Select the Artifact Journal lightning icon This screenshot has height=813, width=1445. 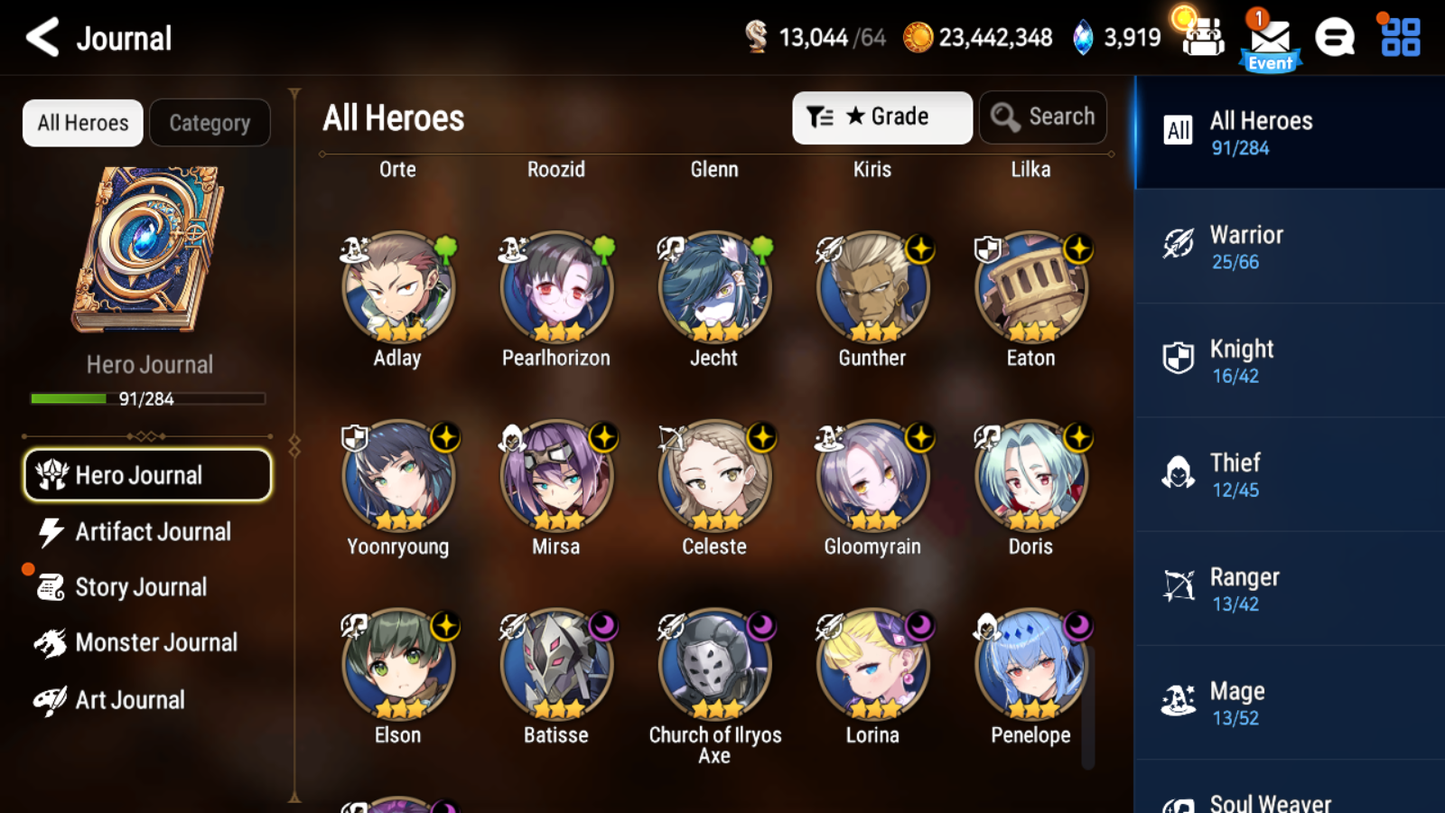pyautogui.click(x=51, y=532)
